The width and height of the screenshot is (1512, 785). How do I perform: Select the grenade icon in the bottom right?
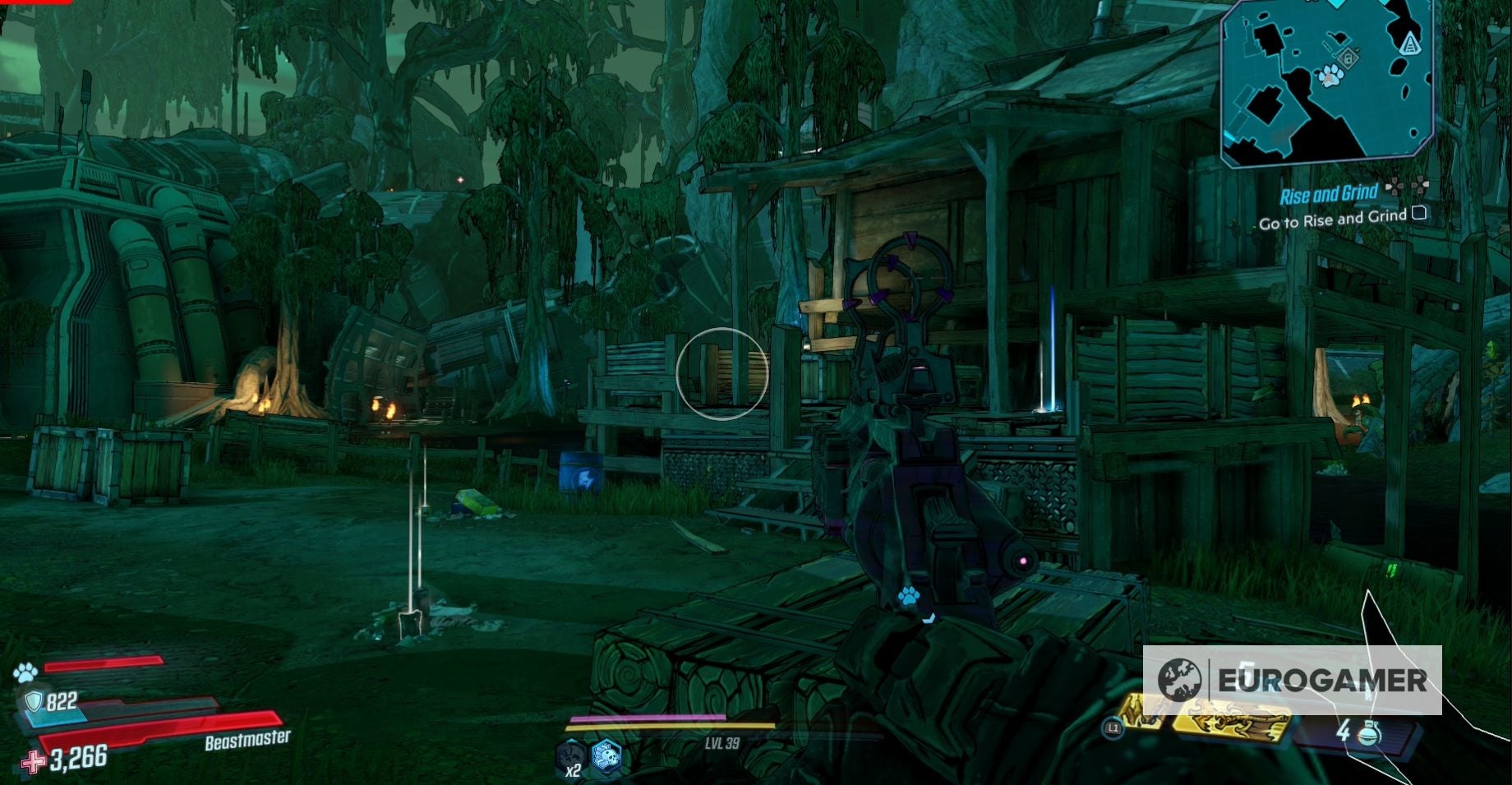point(1369,734)
